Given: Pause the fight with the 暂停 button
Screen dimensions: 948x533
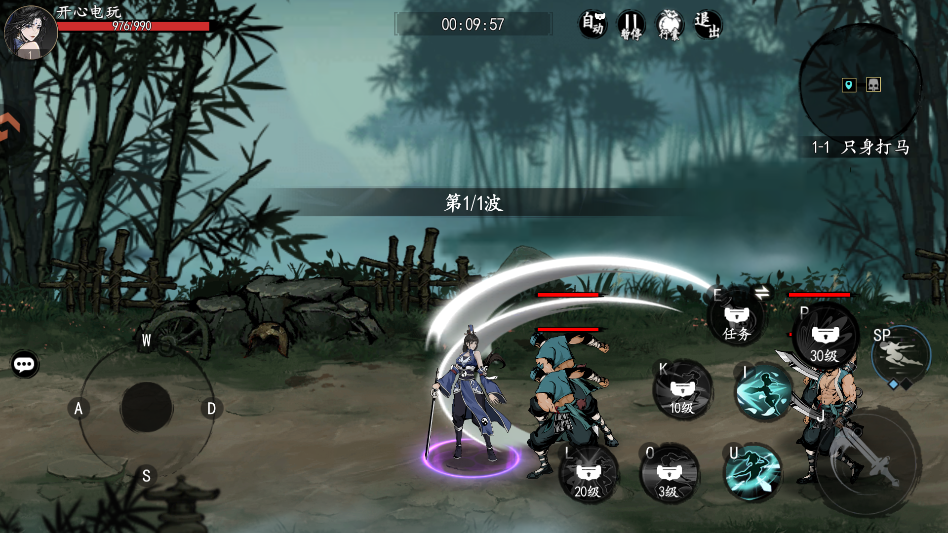Looking at the screenshot, I should 630,25.
